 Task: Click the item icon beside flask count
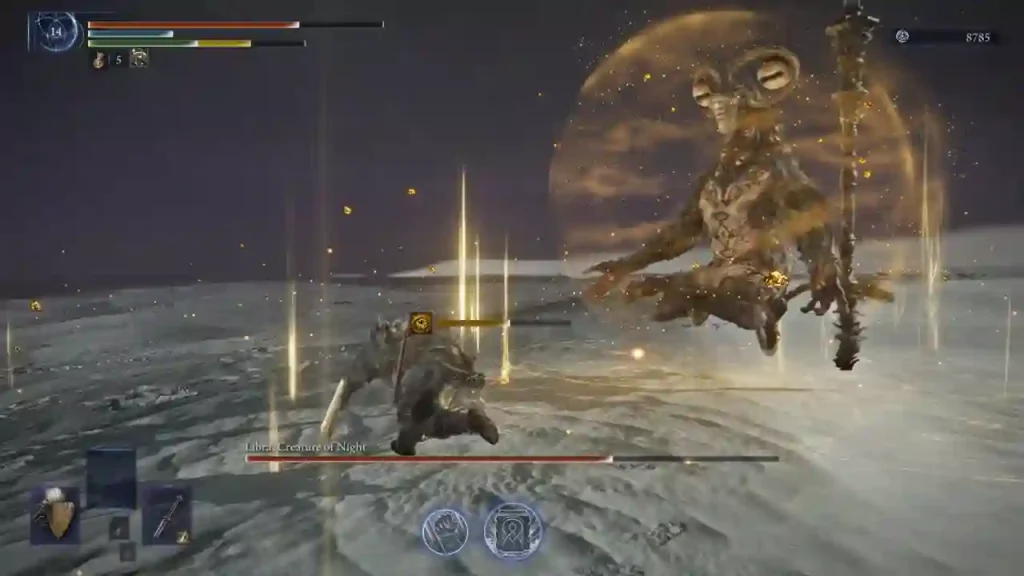click(139, 59)
